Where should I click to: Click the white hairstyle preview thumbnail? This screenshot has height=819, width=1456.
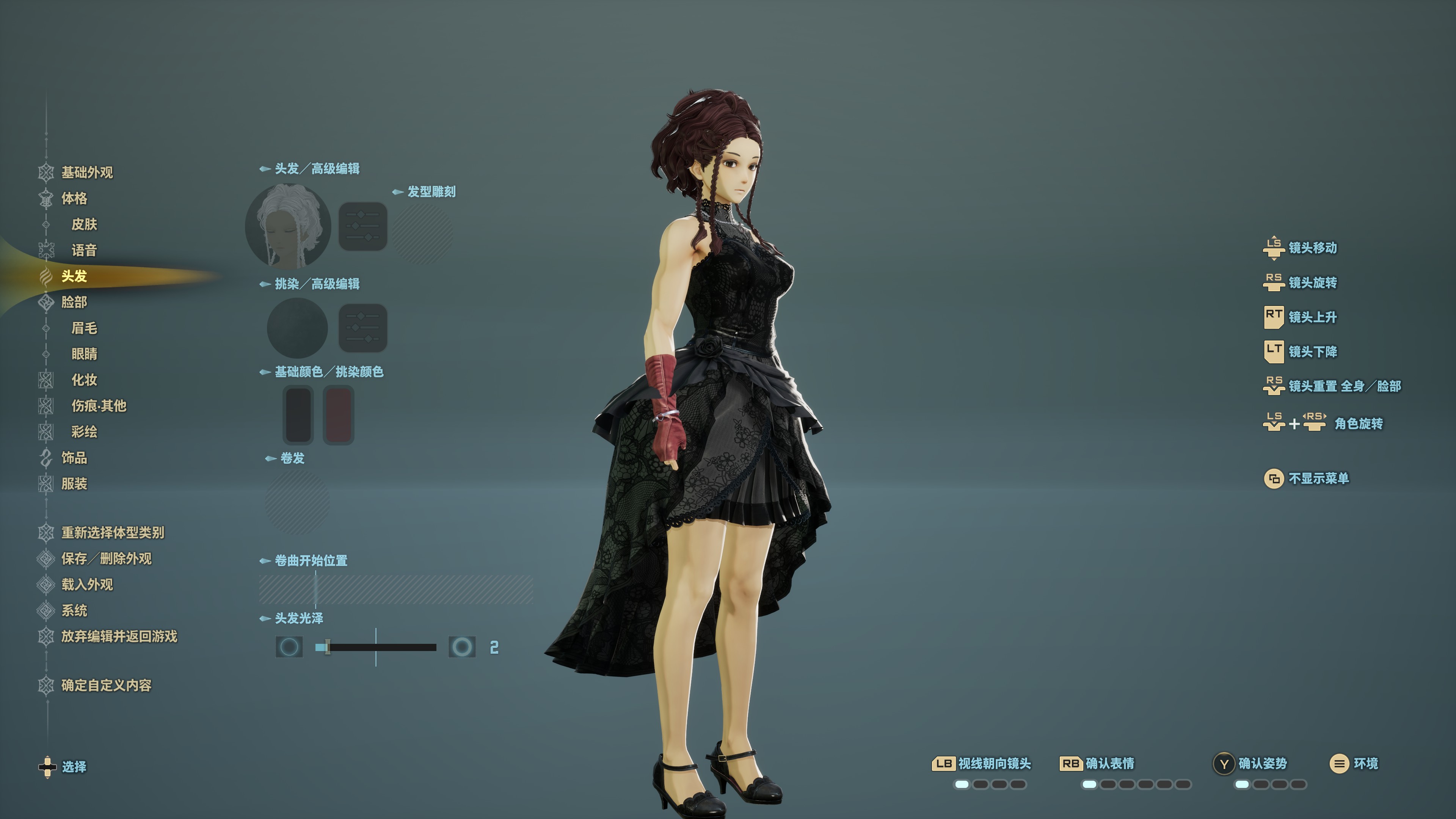(288, 227)
